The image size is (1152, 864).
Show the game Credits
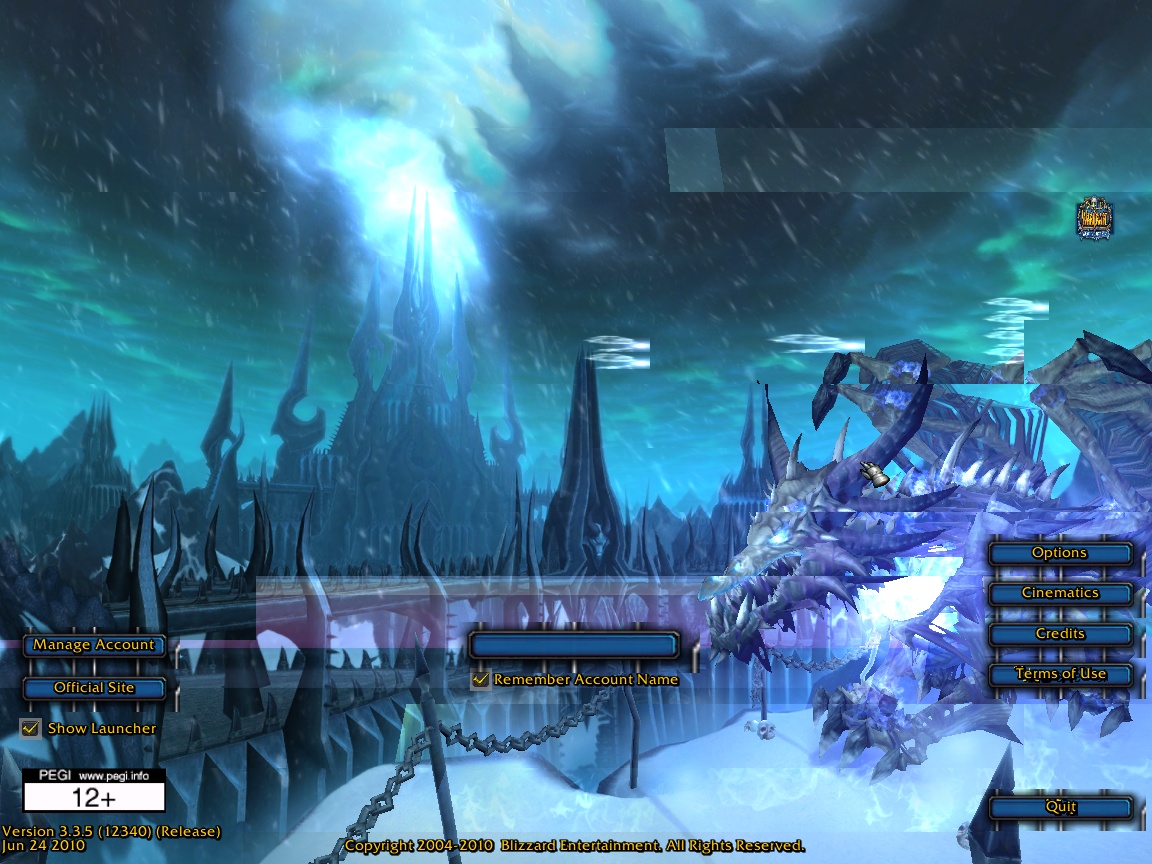pyautogui.click(x=1059, y=634)
